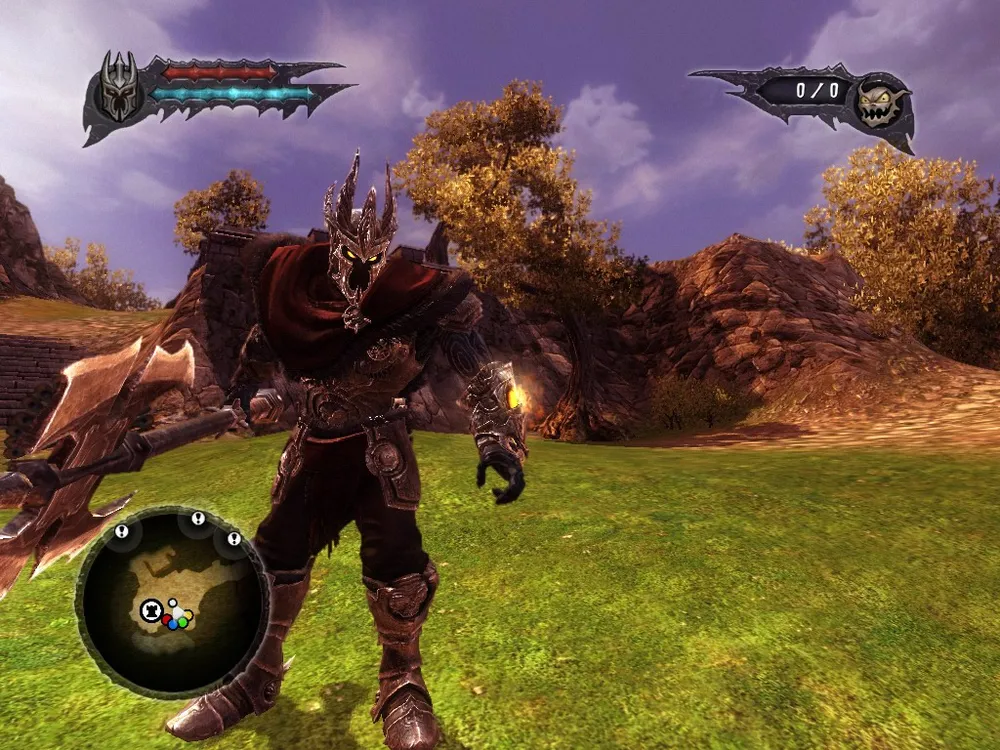Select the minion face icon
1000x750 pixels.
click(881, 102)
